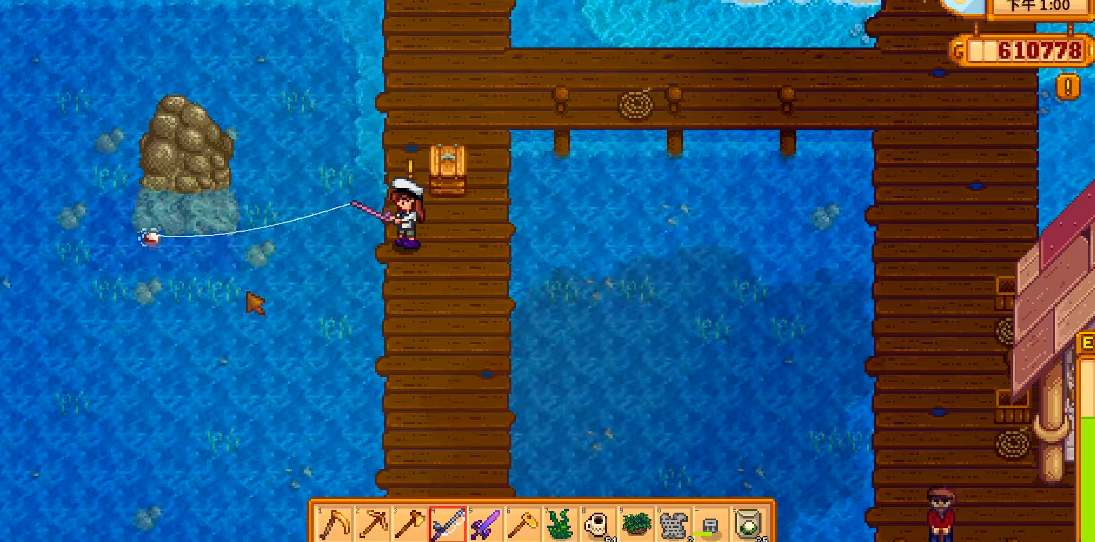
Task: Equip the axe in the hotbar
Action: [x=409, y=523]
